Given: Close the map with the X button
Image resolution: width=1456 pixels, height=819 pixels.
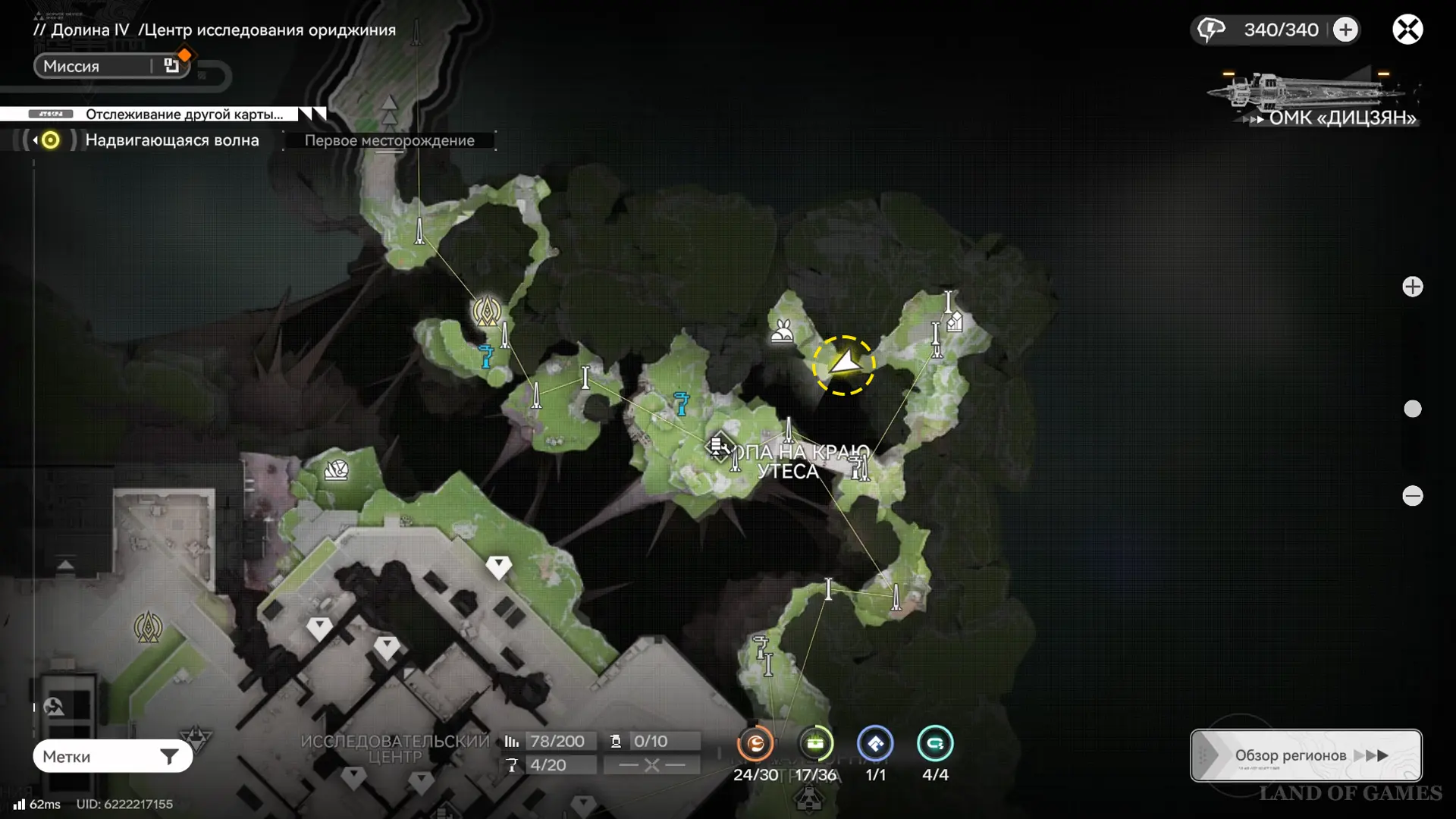Looking at the screenshot, I should click(x=1407, y=30).
